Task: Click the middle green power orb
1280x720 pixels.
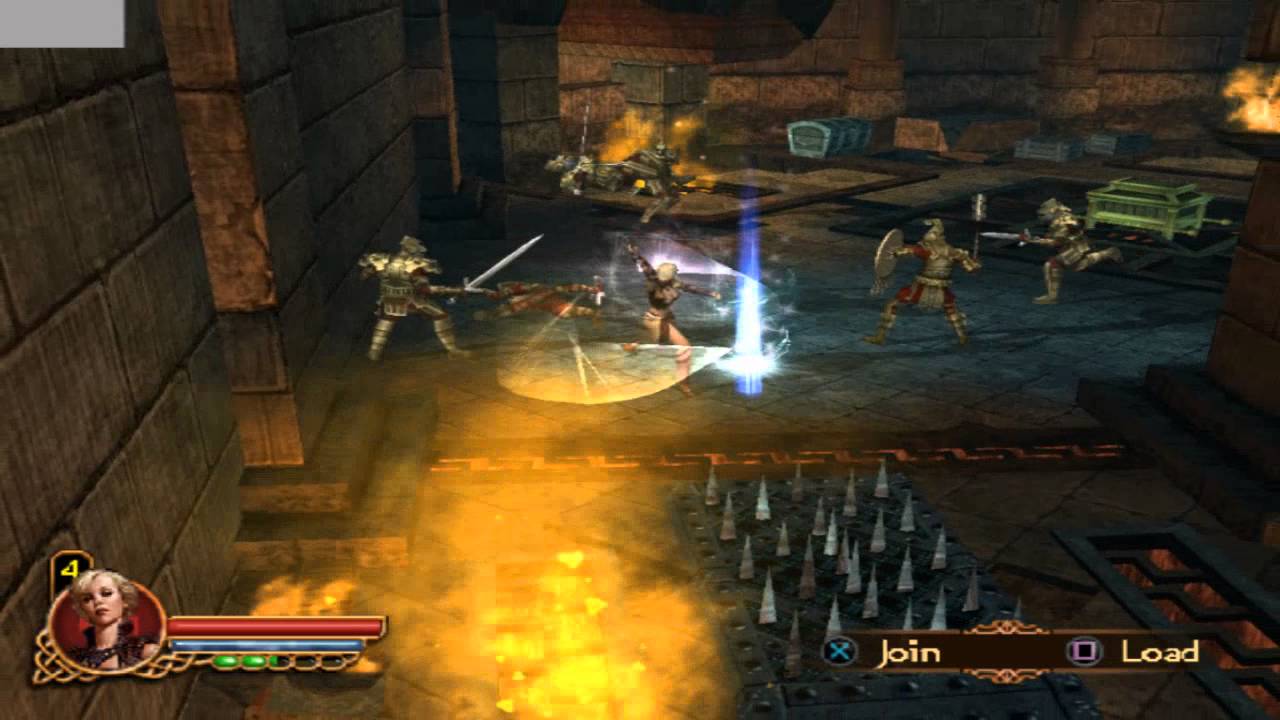Action: tap(252, 661)
